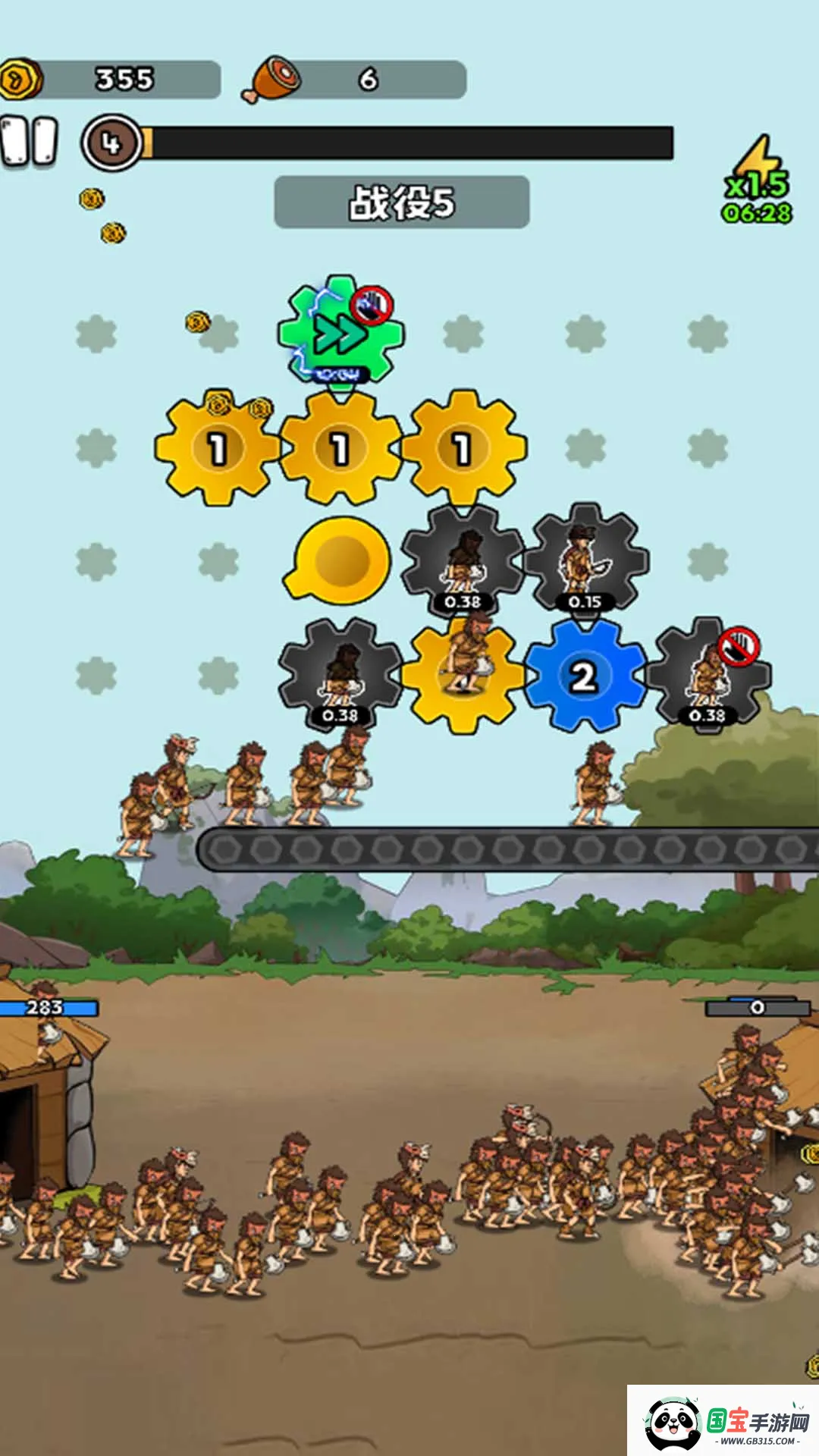Viewport: 819px width, 1456px height.
Task: Activate the x1.5 lightning speed boost
Action: [757, 180]
